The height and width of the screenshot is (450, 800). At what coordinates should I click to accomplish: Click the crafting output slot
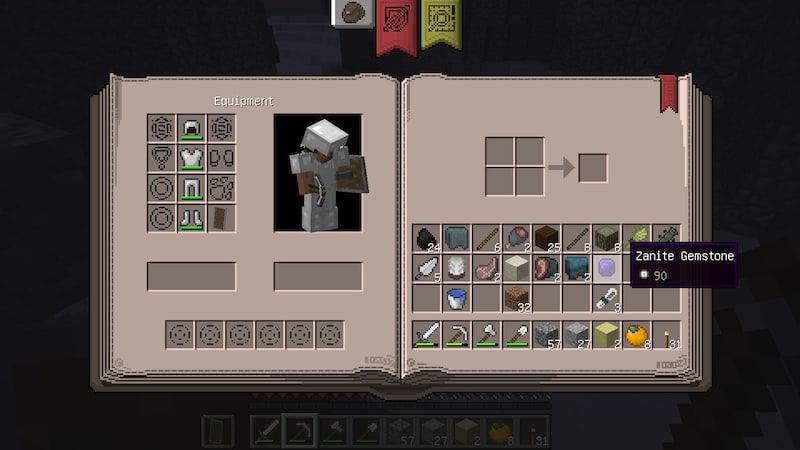tap(593, 167)
